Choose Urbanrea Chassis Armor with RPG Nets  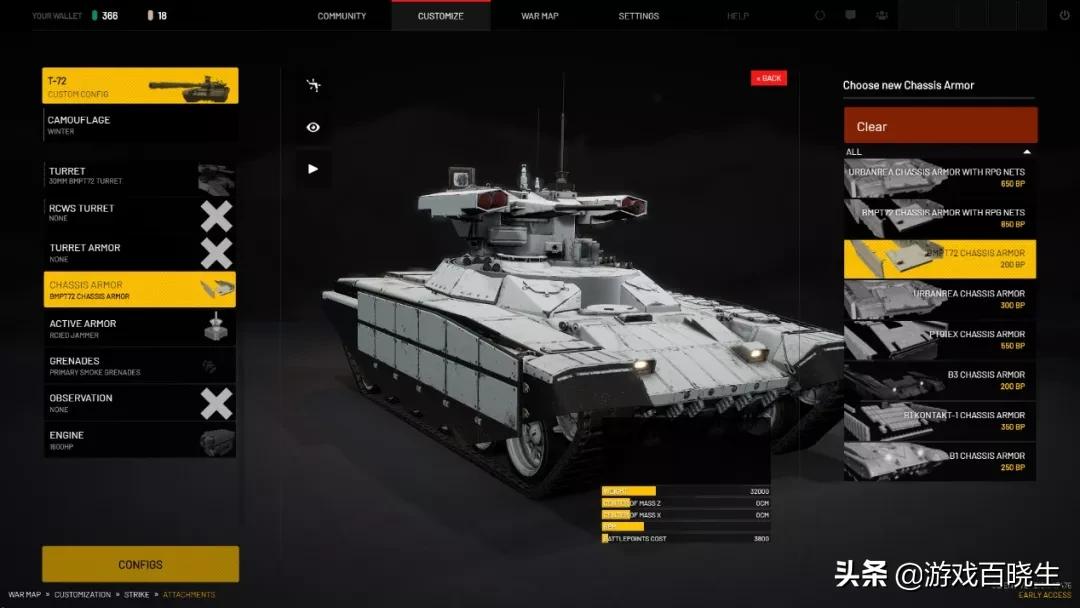coord(940,178)
